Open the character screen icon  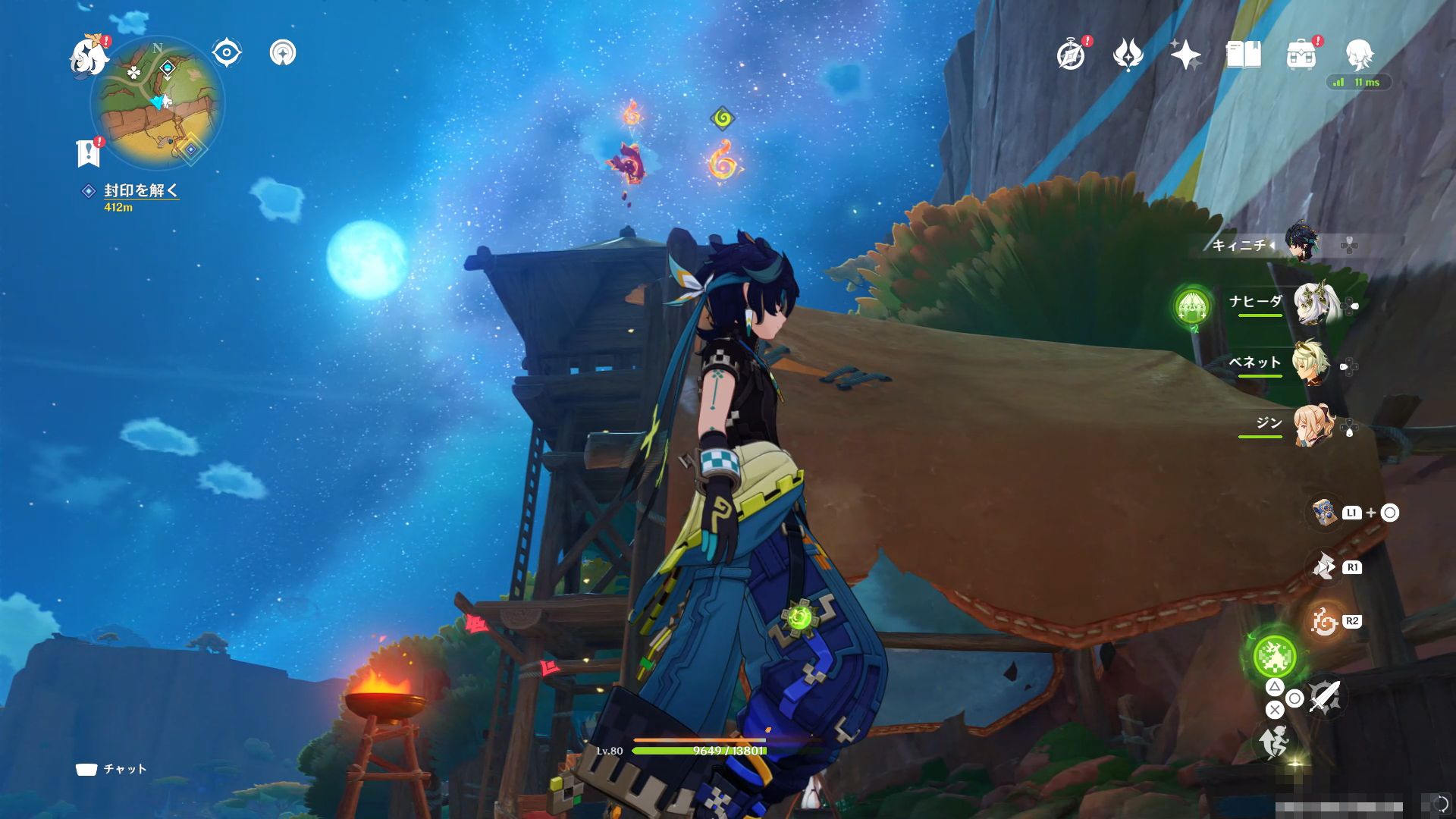pos(1359,55)
